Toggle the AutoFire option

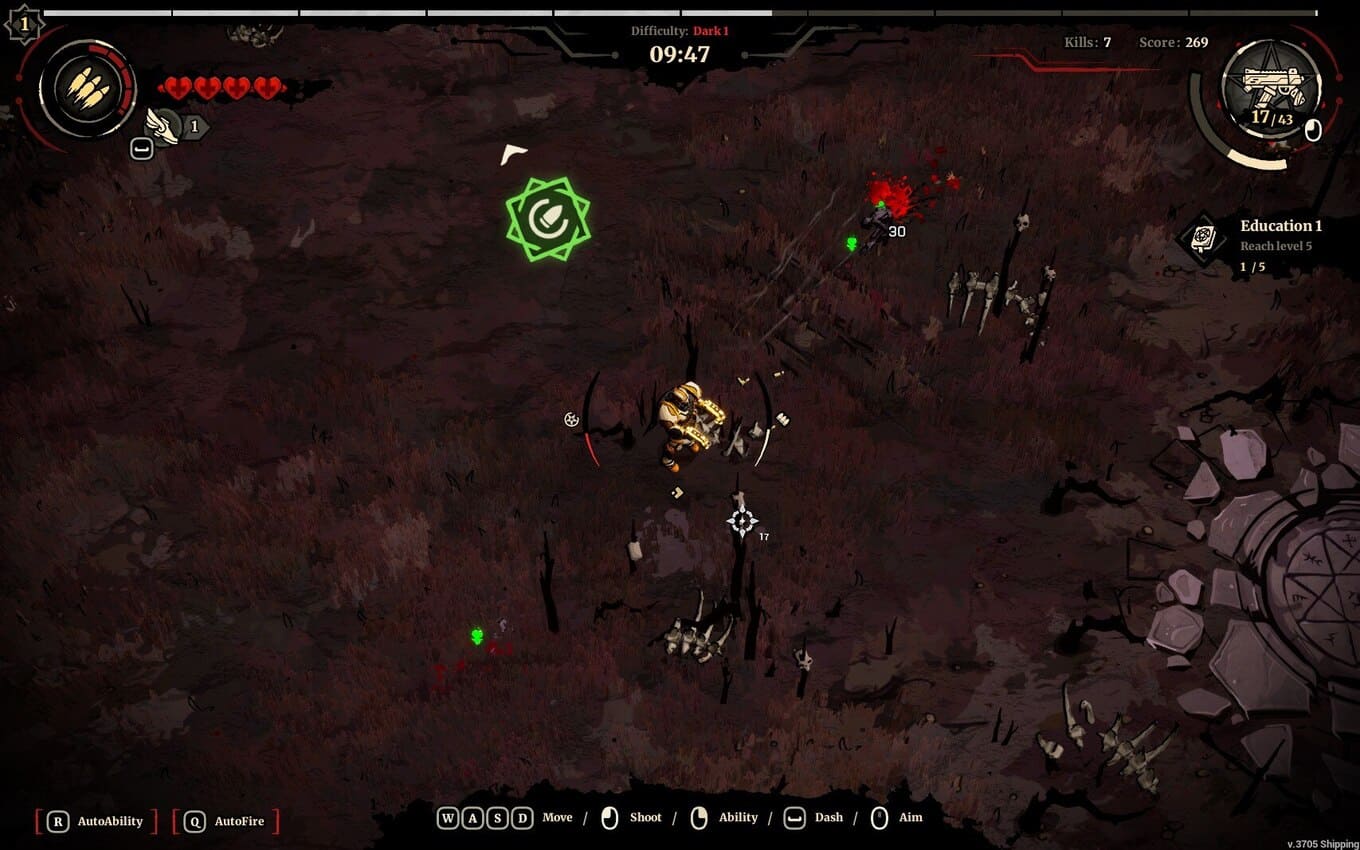[x=226, y=821]
